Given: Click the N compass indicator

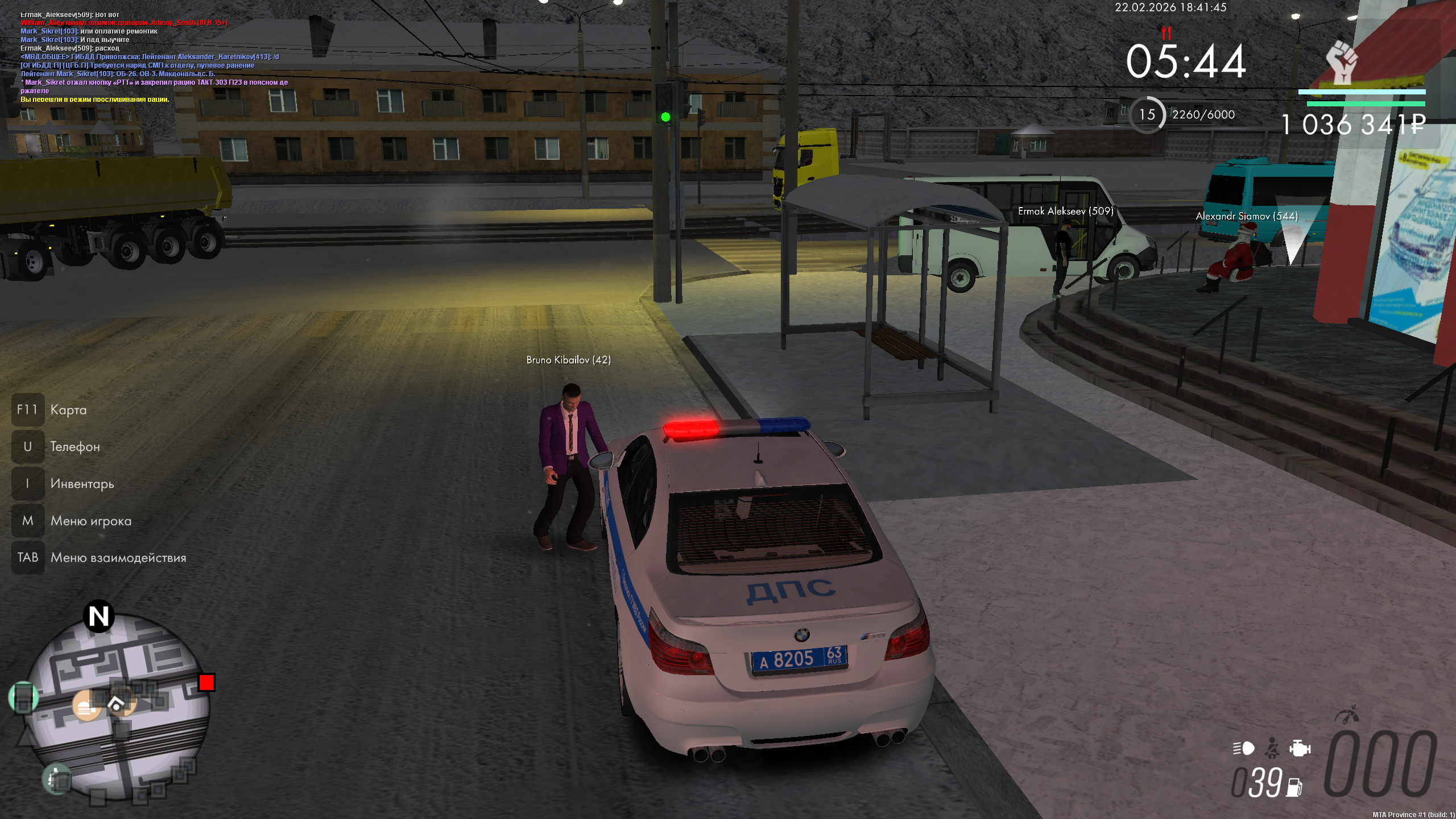Looking at the screenshot, I should coord(99,617).
